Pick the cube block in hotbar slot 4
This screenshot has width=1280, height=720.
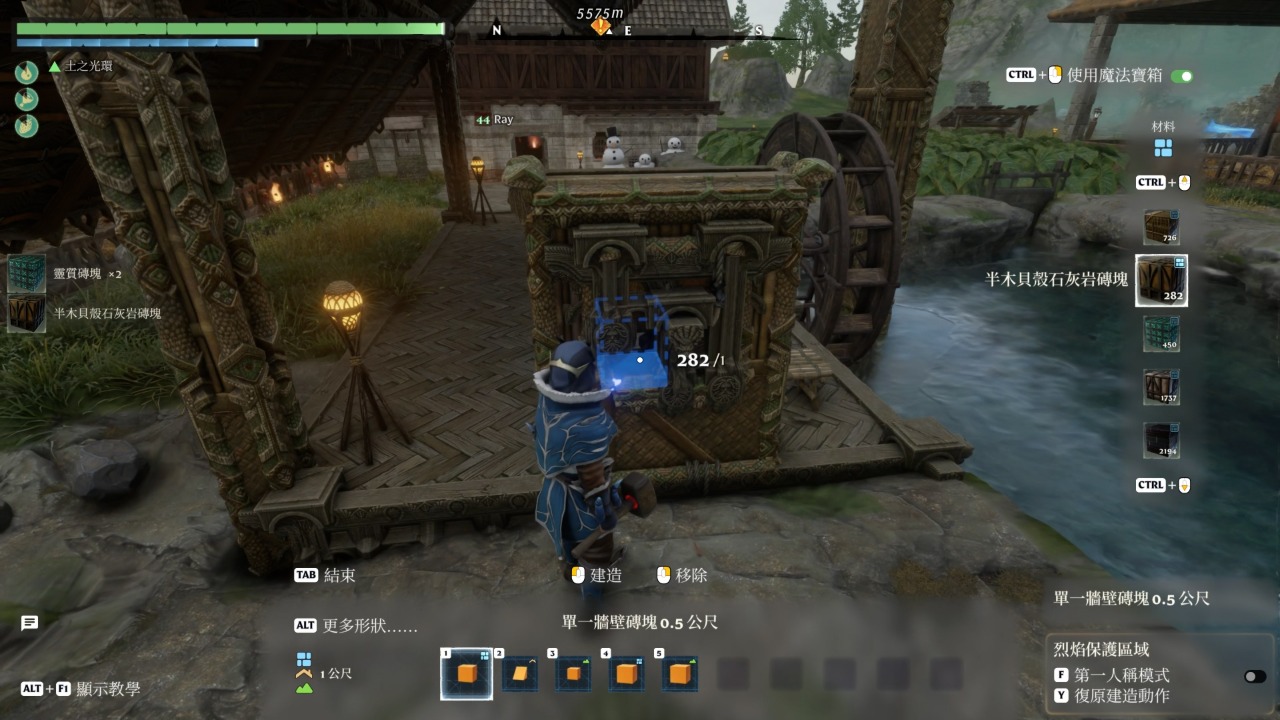point(626,674)
